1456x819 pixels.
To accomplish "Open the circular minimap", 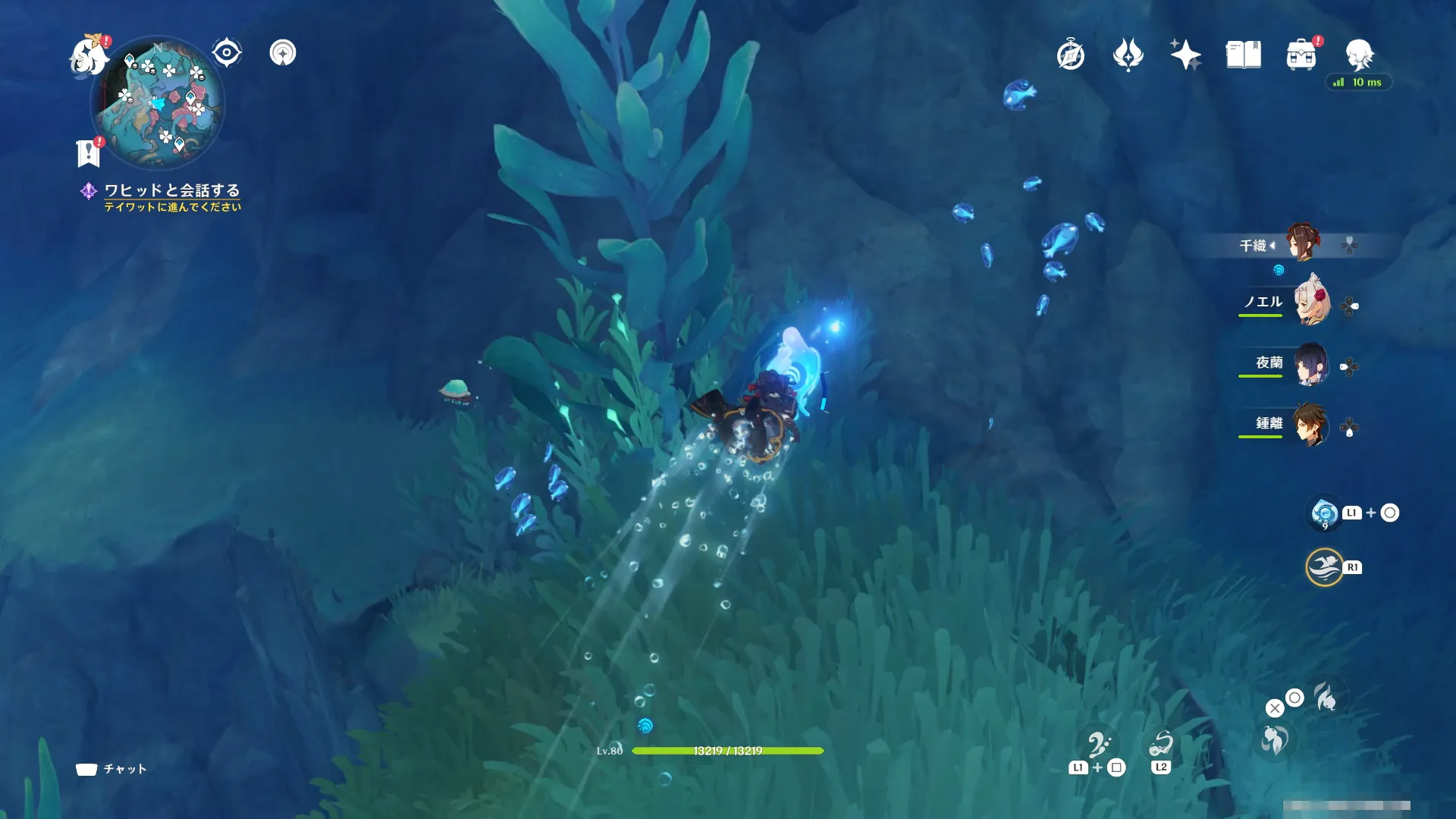I will click(x=158, y=104).
